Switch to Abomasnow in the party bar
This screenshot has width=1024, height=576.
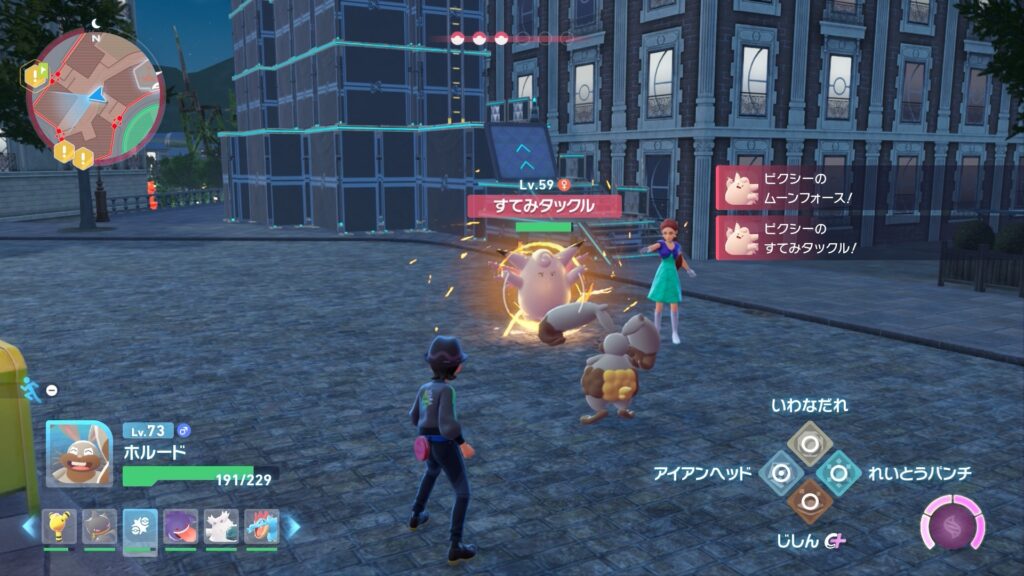pyautogui.click(x=221, y=527)
